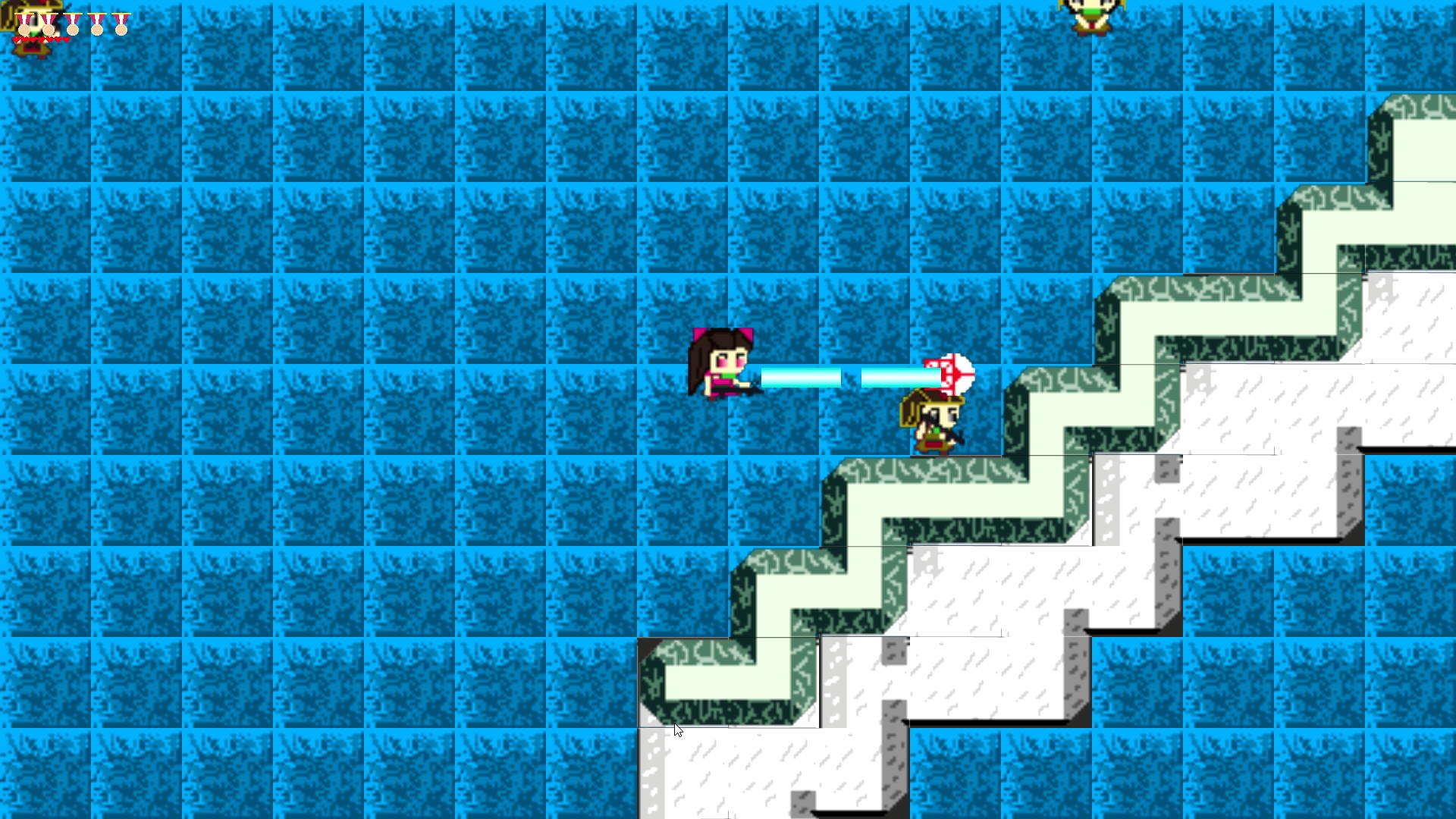Click the fourth medal ribbon icon
This screenshot has width=1456, height=819.
click(96, 29)
